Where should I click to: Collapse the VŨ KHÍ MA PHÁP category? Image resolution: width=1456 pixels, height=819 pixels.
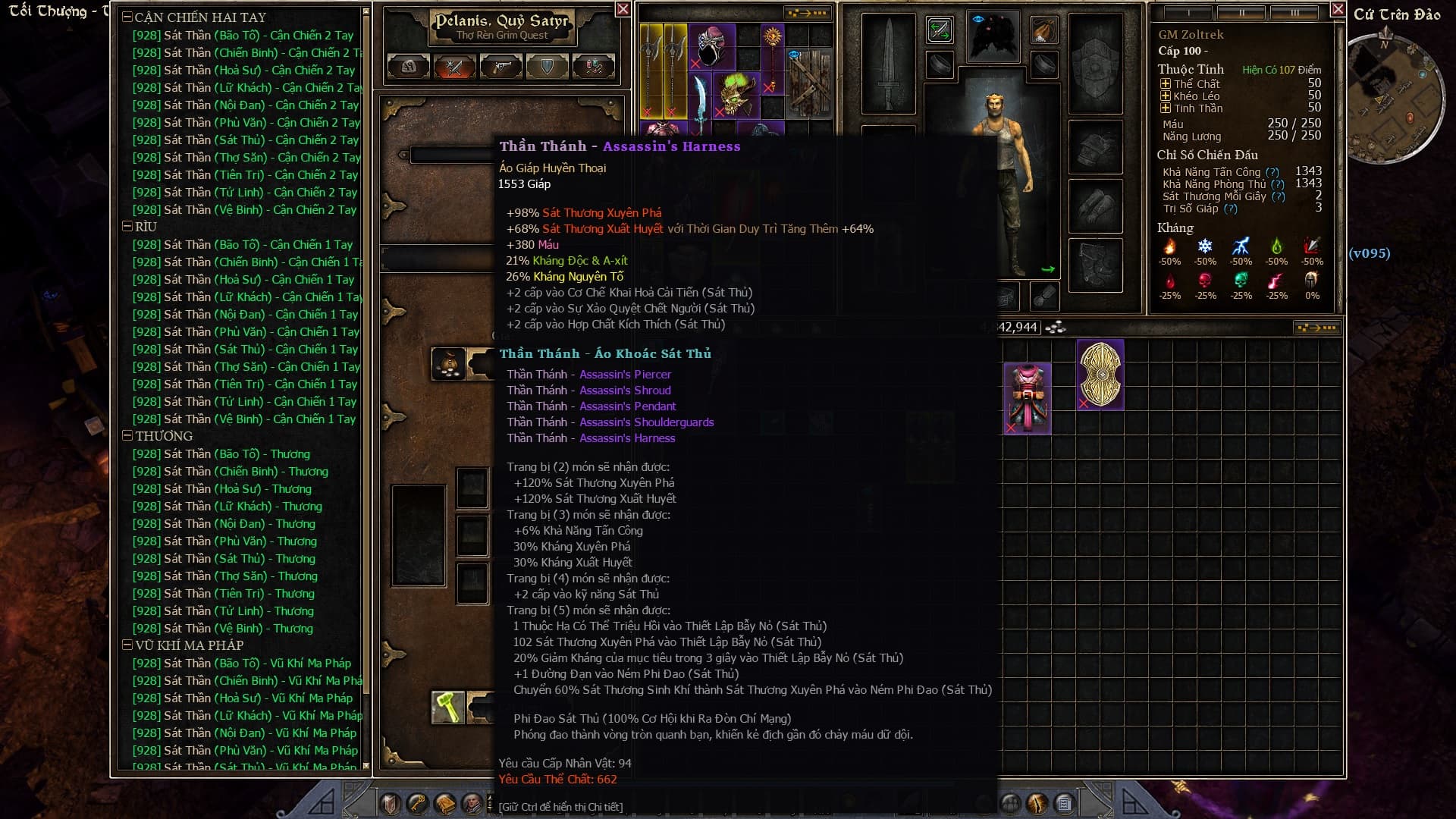pyautogui.click(x=127, y=645)
